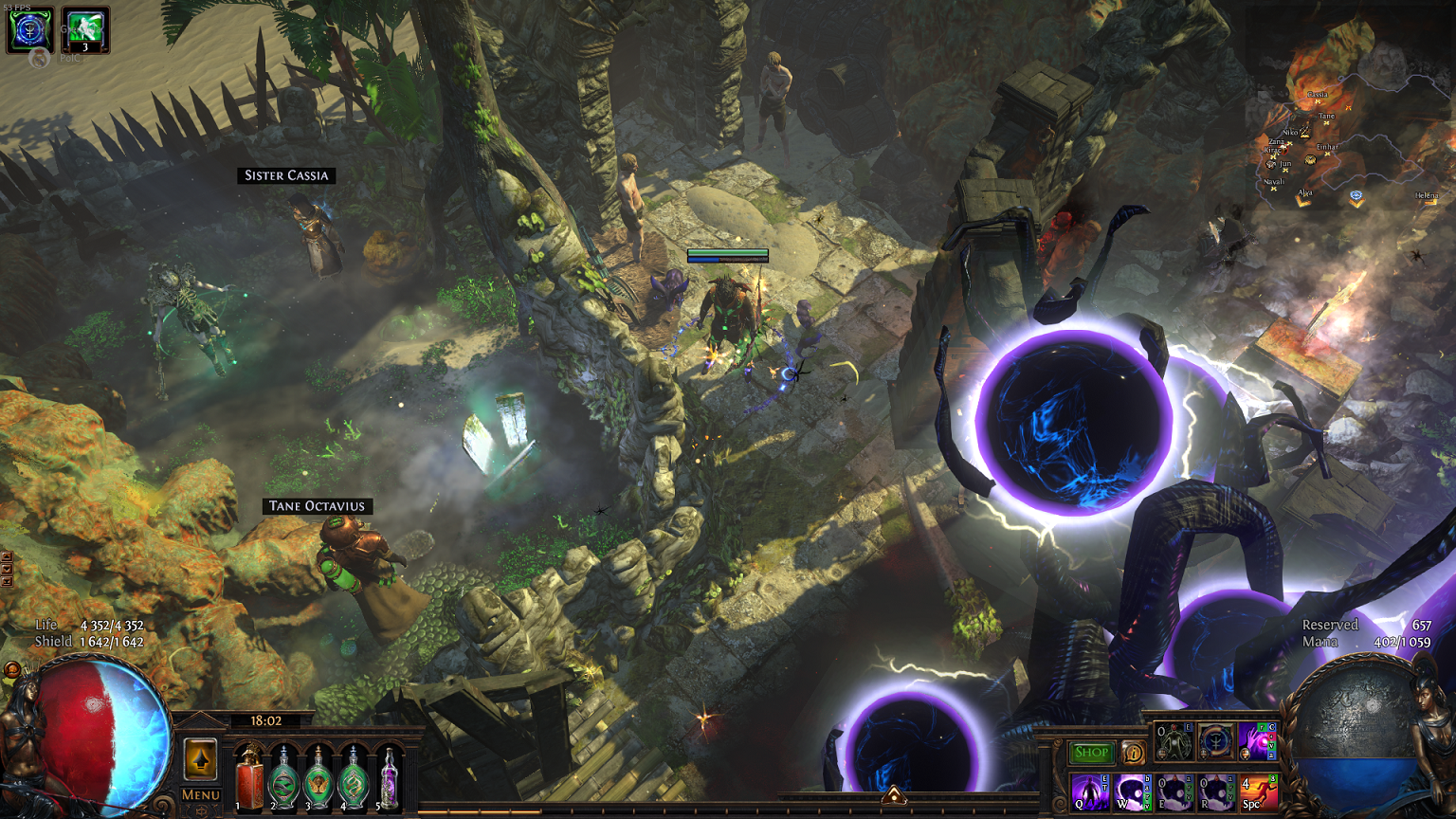The image size is (1456, 819).
Task: Activate the Spc running figure skill
Action: (x=1258, y=791)
